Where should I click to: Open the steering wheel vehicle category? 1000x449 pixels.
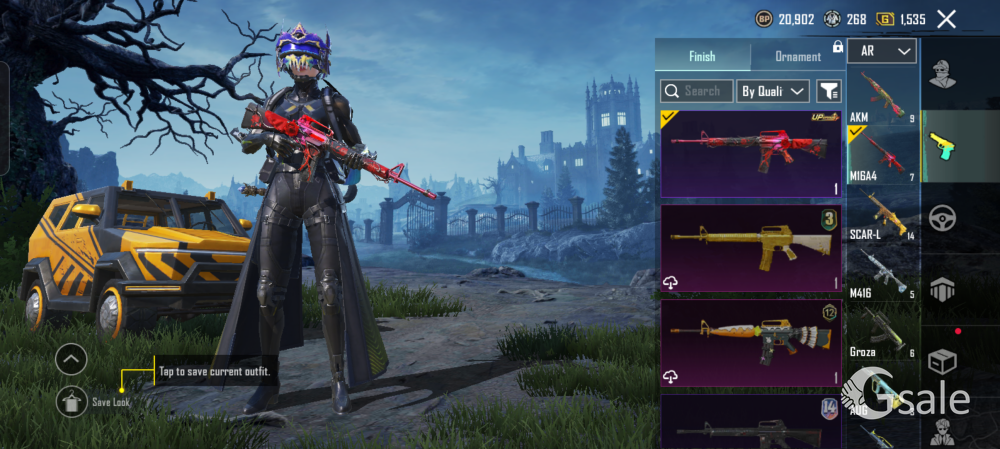coord(942,218)
